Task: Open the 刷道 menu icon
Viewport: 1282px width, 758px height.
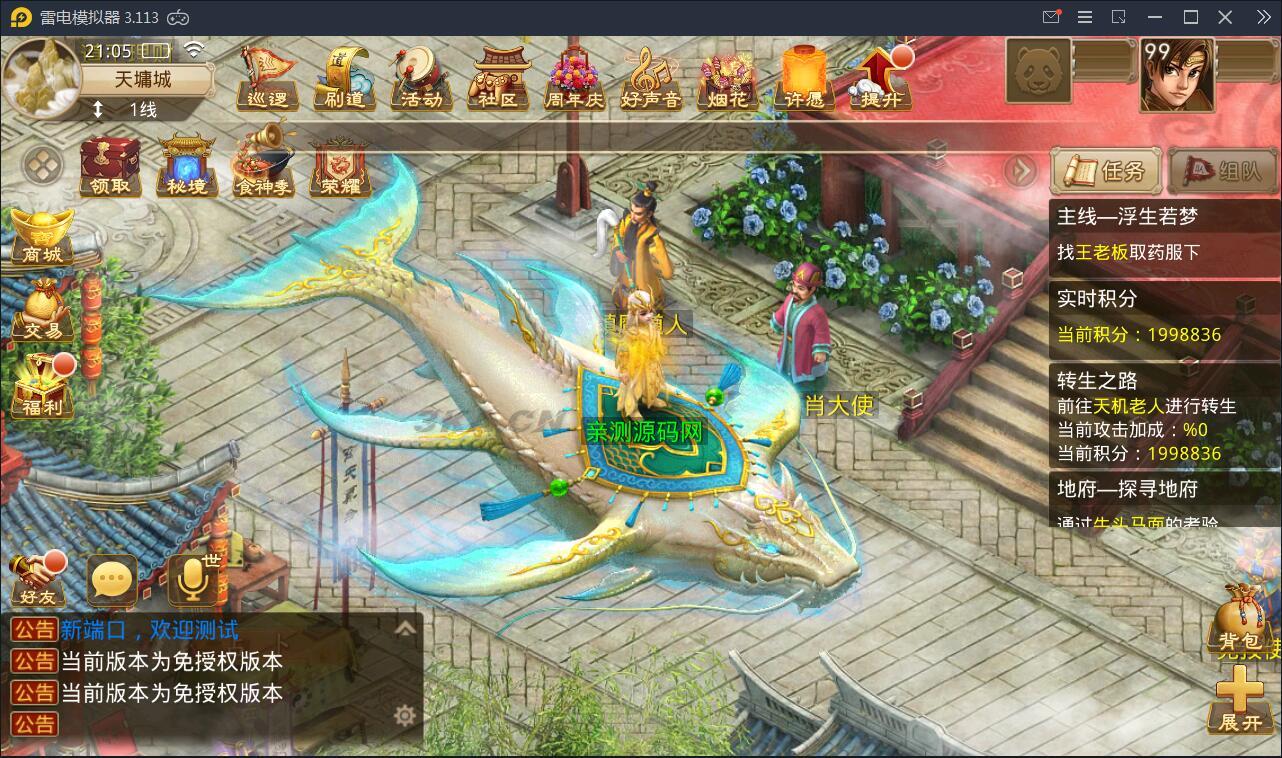Action: click(x=345, y=77)
